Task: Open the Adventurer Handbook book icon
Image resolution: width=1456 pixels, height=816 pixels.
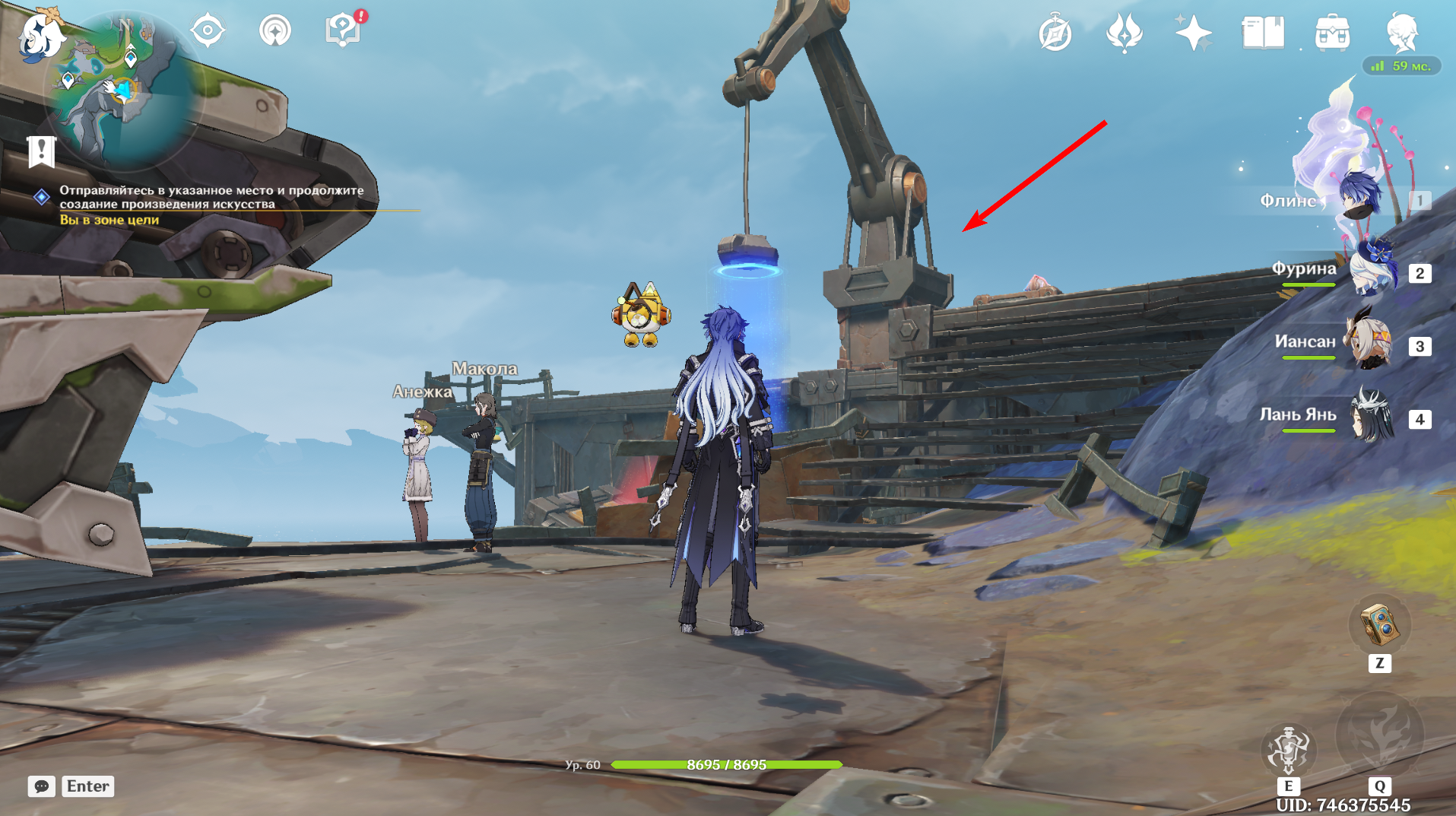Action: point(1262,33)
